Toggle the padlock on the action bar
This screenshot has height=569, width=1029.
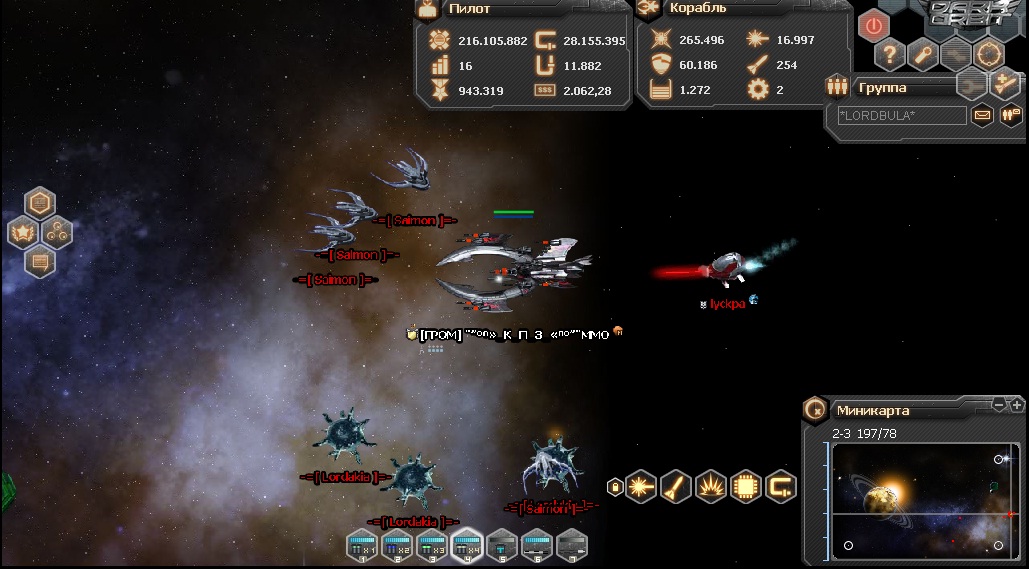pos(614,487)
